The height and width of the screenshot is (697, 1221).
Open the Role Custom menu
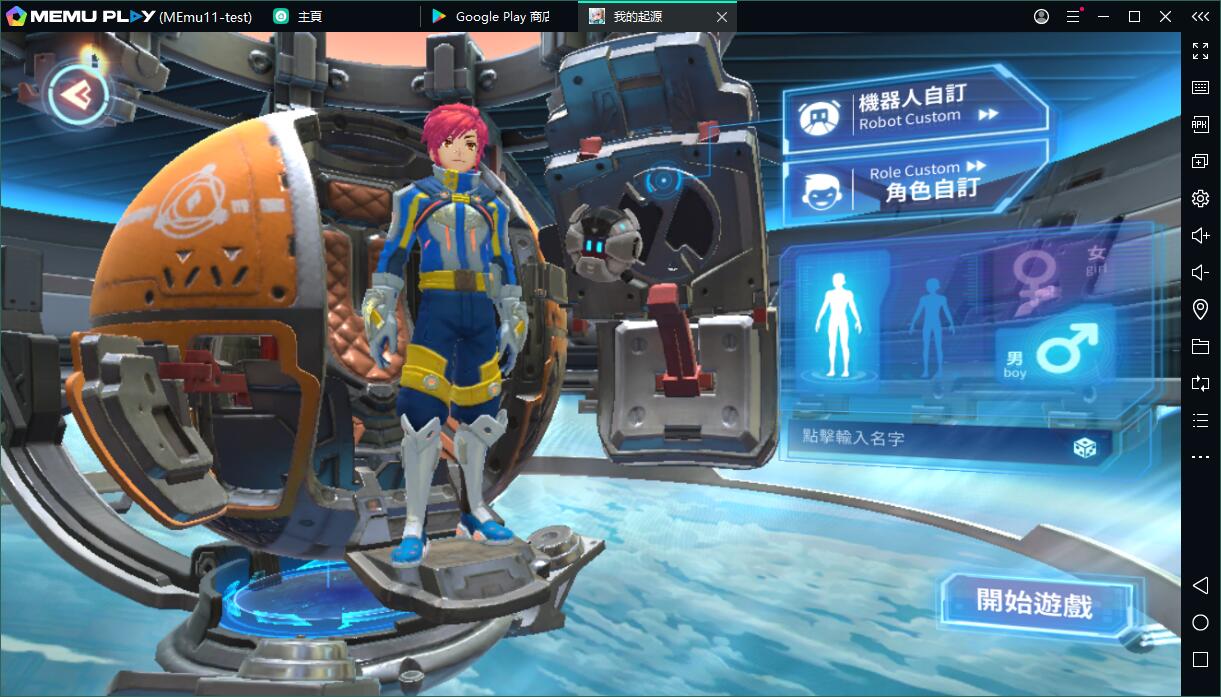[x=912, y=182]
